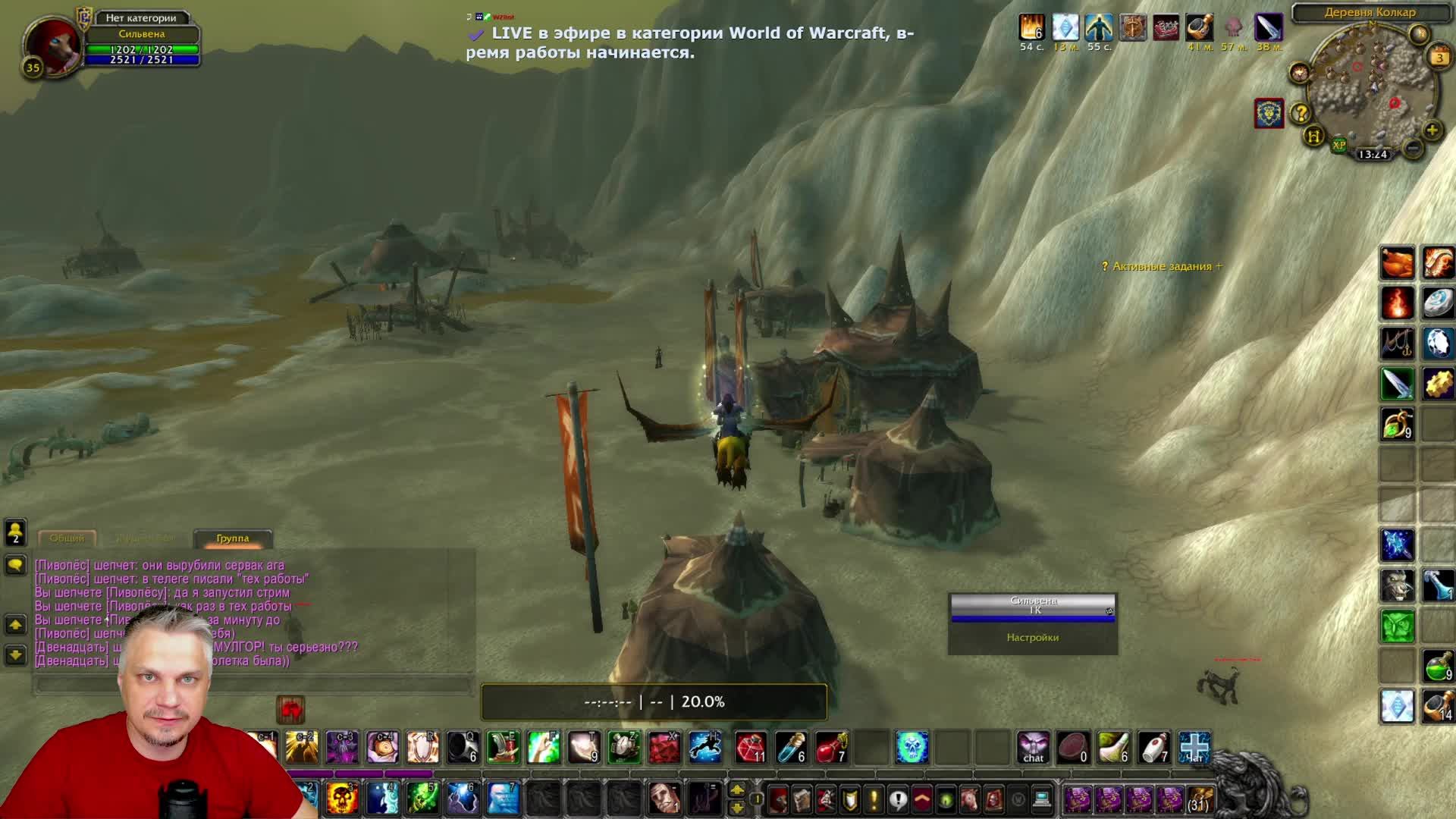Click the Alliance crest icon
The height and width of the screenshot is (819, 1456).
[x=1269, y=114]
